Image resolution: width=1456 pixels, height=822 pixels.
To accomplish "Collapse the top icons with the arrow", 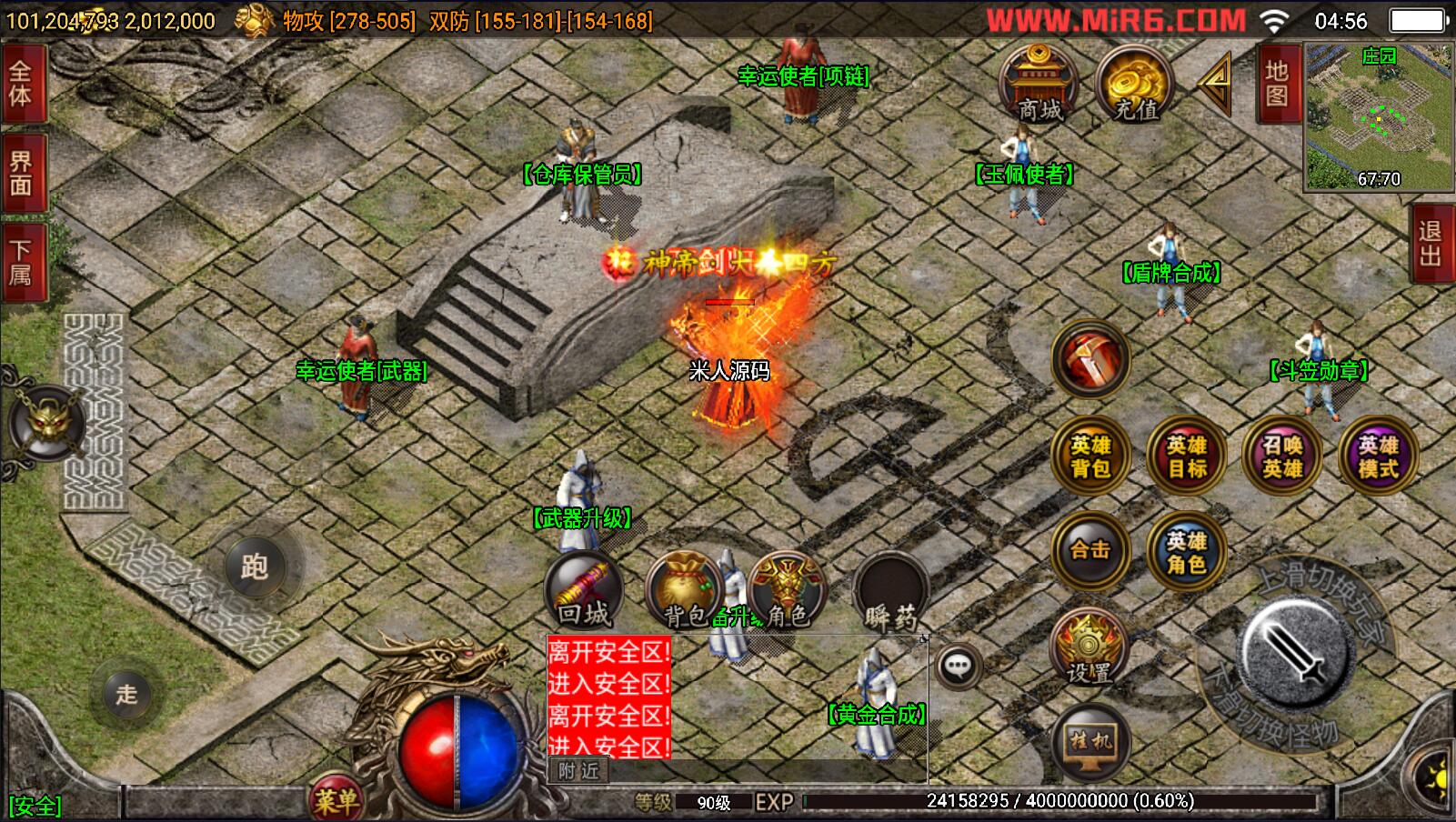I will (x=1215, y=84).
